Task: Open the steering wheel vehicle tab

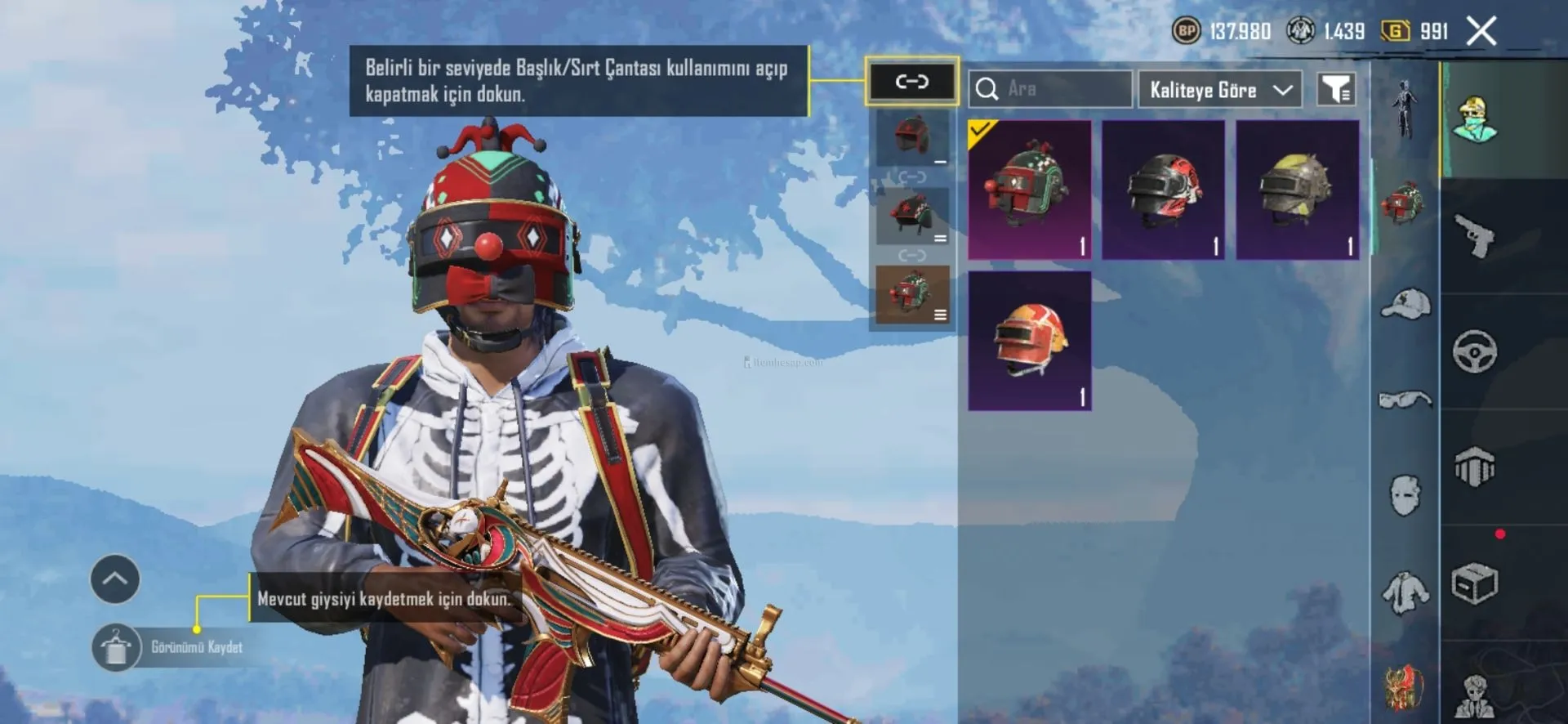Action: point(1475,352)
